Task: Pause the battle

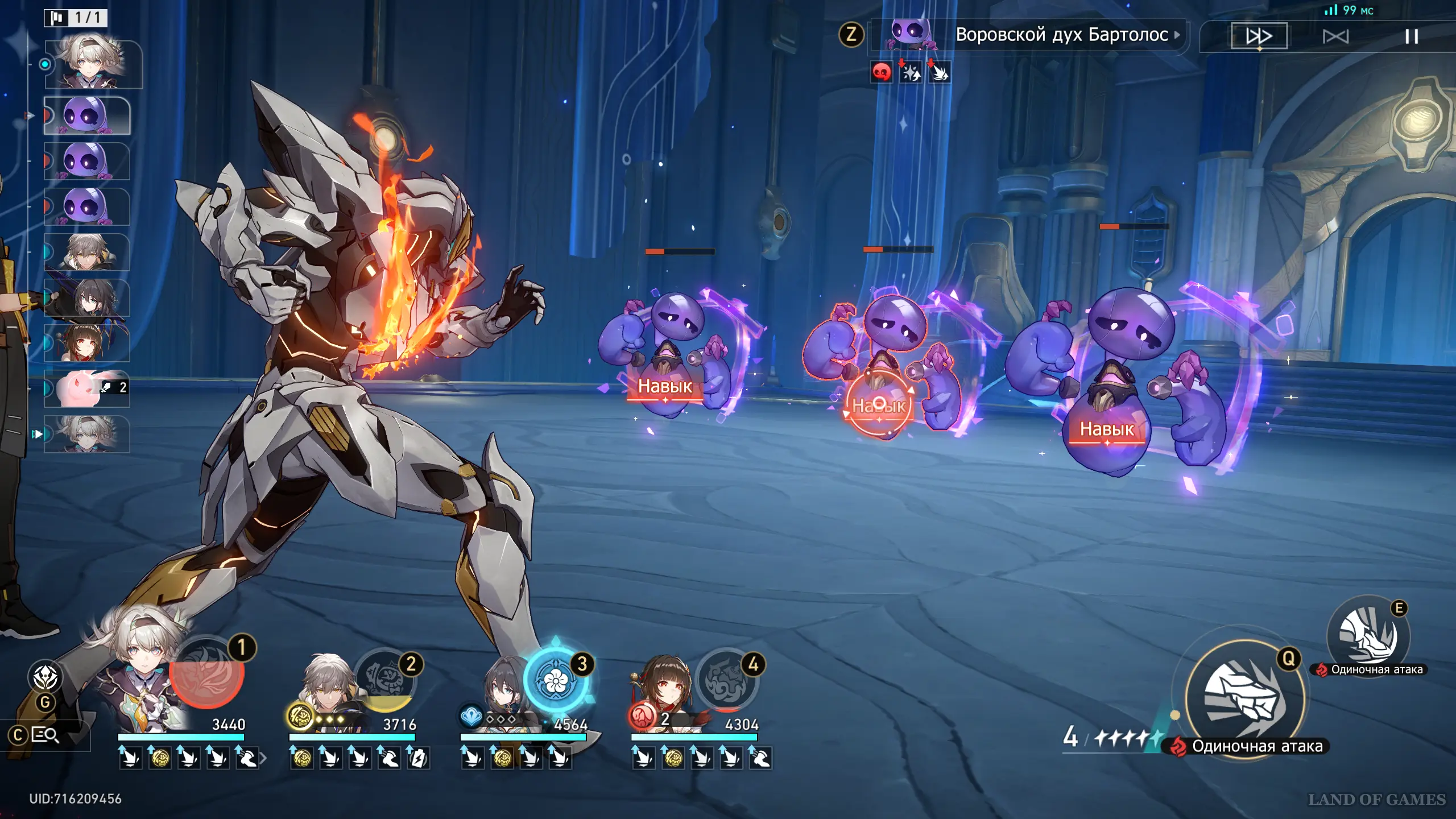Action: point(1411,37)
